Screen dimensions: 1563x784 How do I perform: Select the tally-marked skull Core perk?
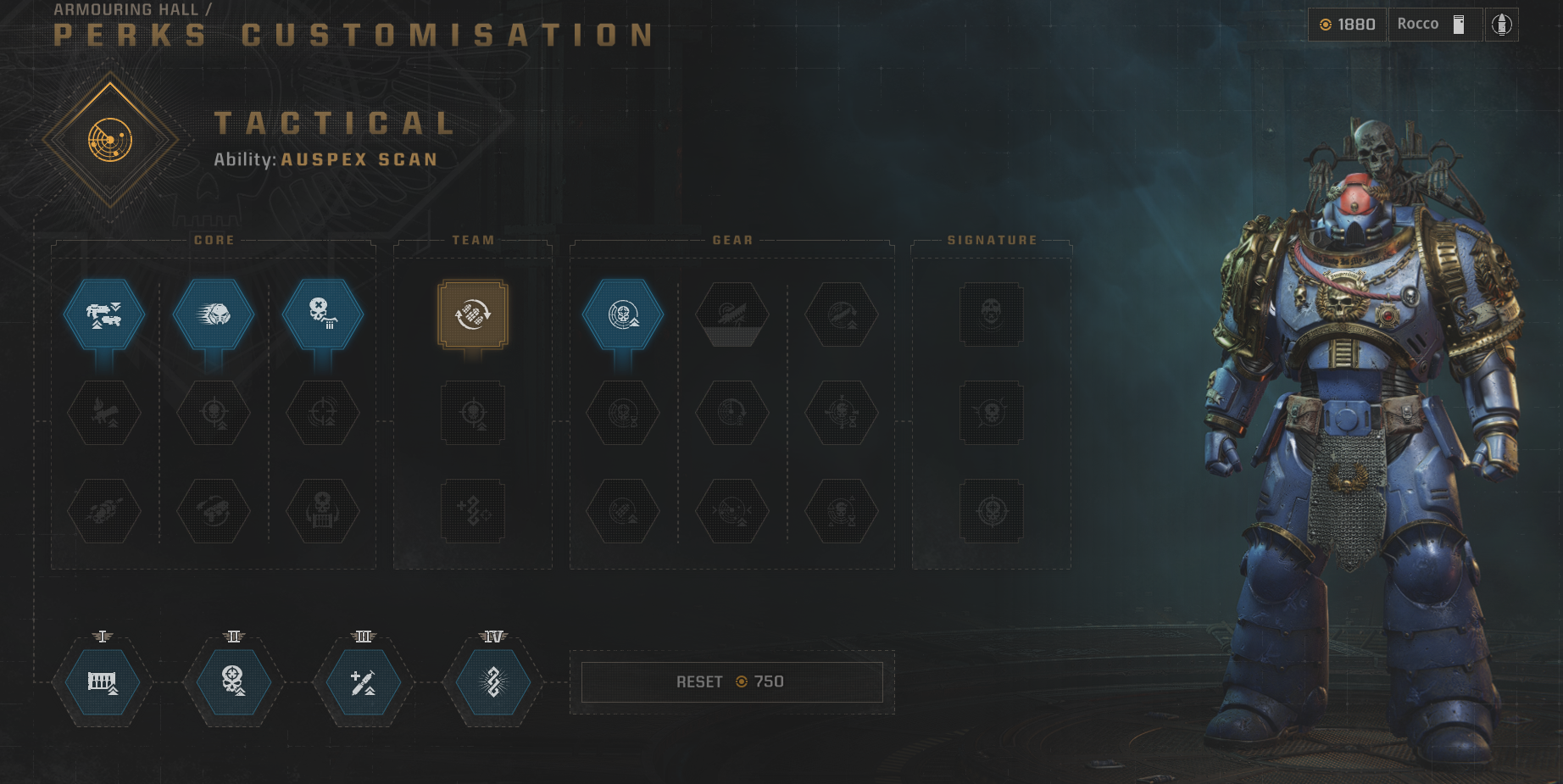point(322,314)
